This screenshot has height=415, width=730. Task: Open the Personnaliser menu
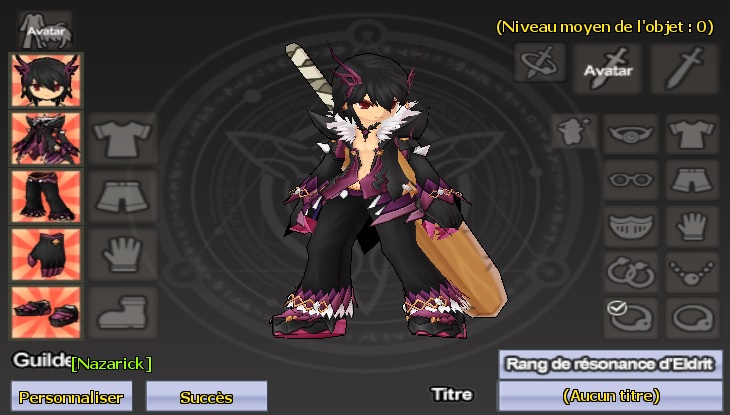(70, 396)
